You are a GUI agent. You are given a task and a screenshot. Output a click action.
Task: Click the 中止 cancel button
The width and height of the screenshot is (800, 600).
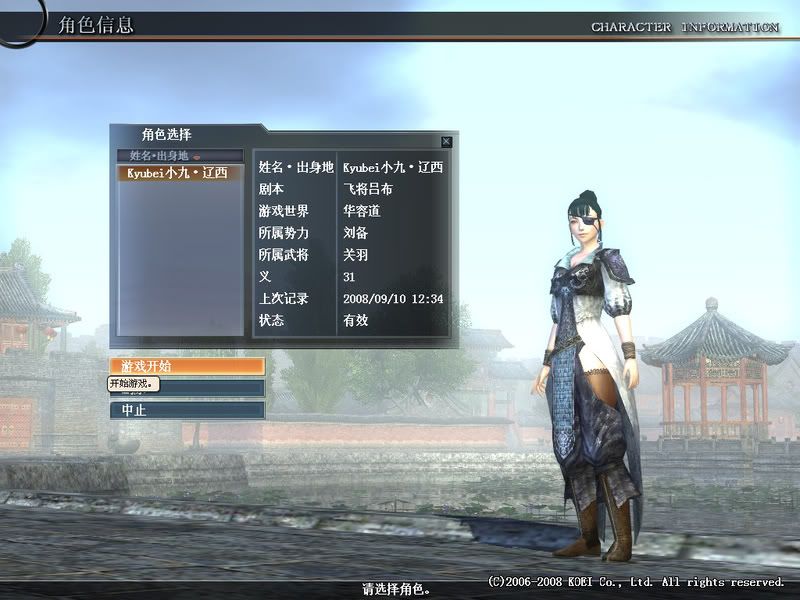pos(187,410)
